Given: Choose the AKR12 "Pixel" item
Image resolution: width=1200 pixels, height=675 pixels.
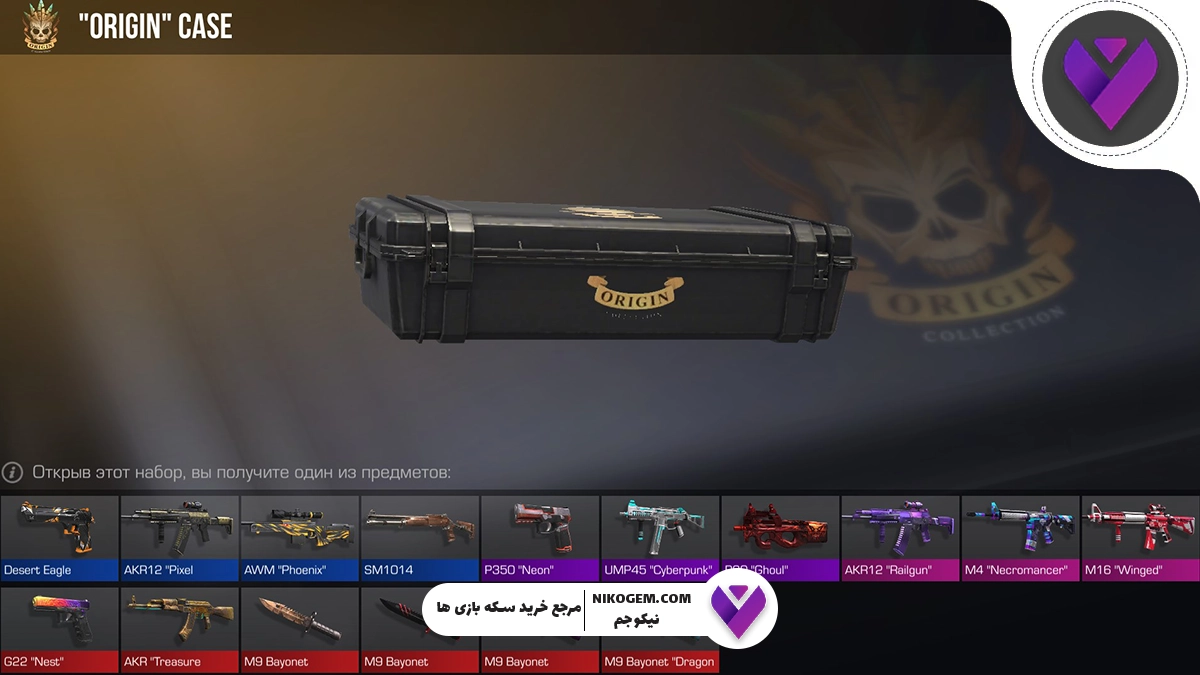Looking at the screenshot, I should (x=179, y=537).
